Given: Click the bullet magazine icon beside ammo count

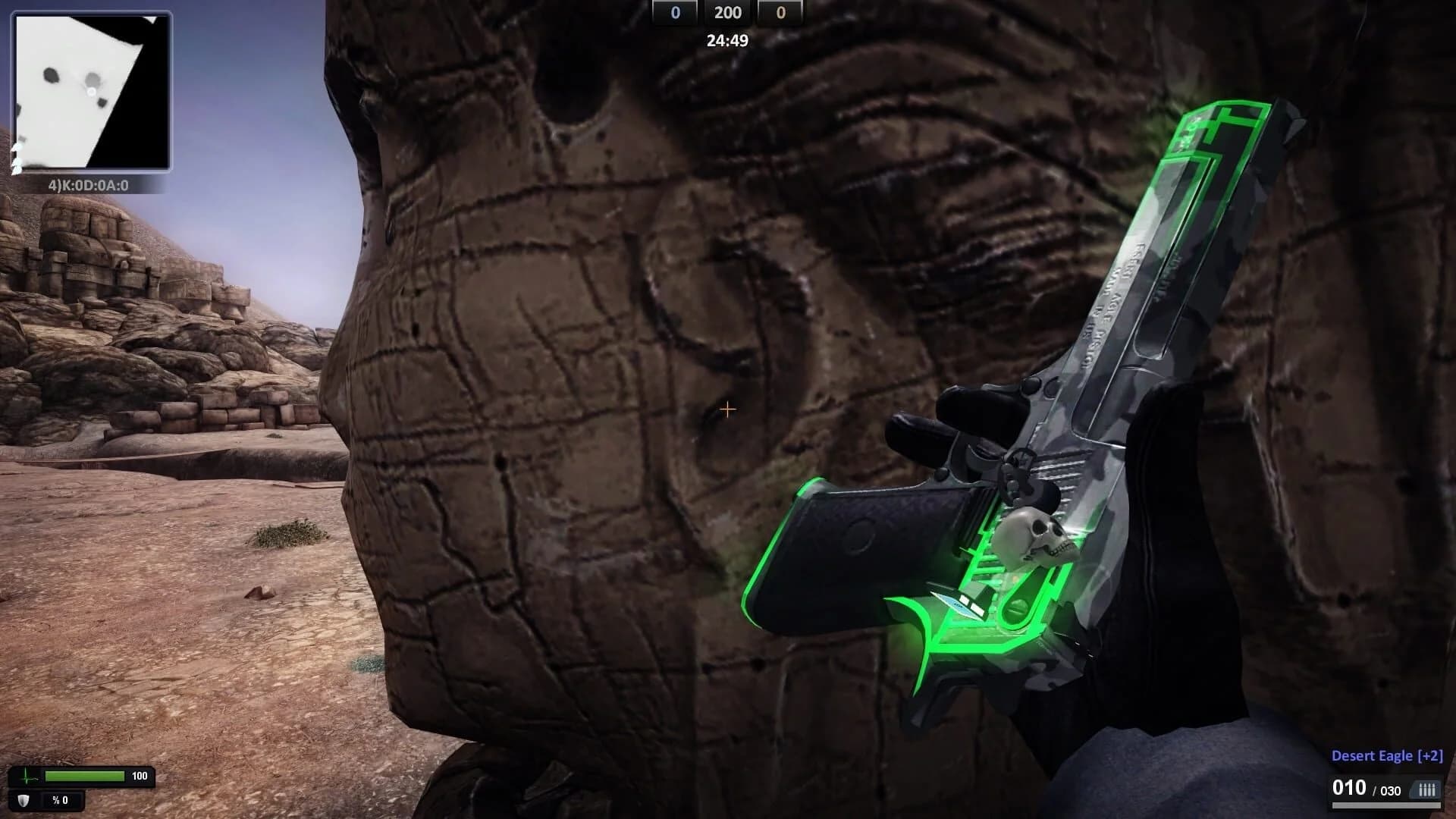Looking at the screenshot, I should point(1426,791).
